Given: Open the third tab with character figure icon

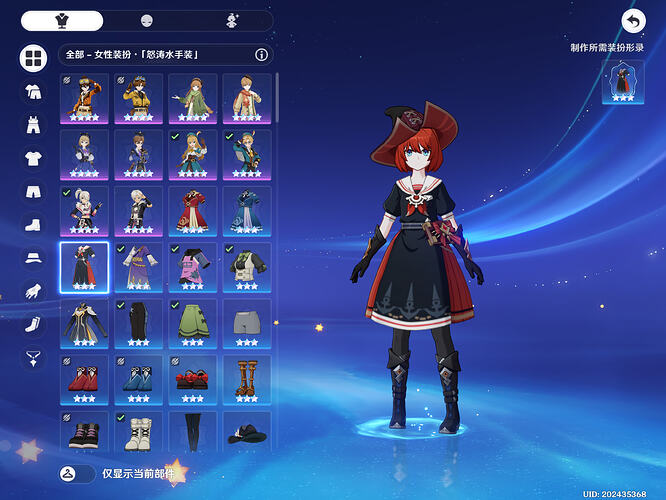Looking at the screenshot, I should 231,21.
